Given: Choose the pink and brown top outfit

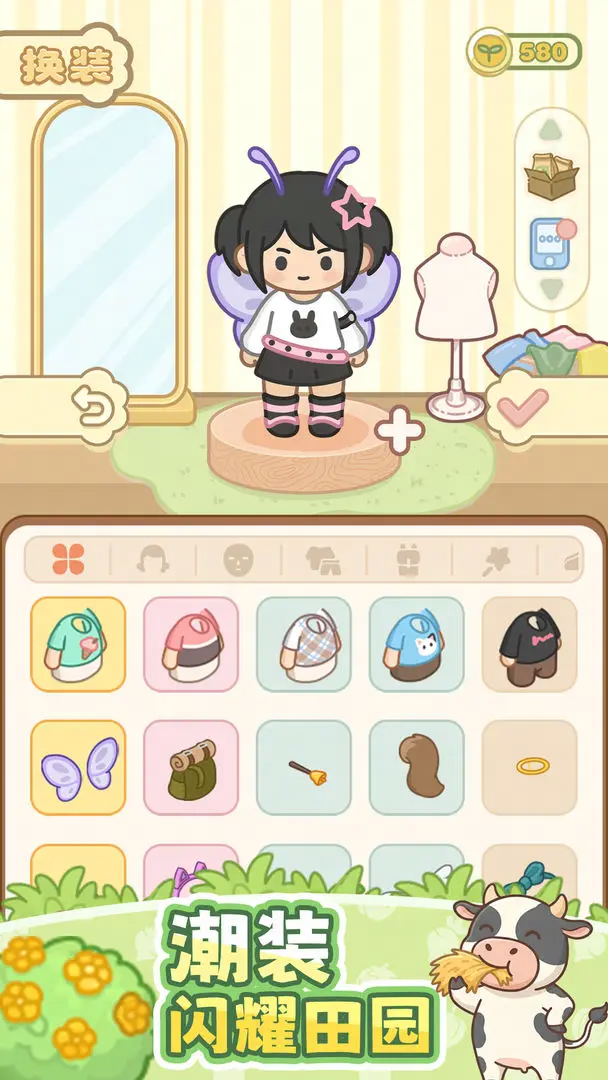Looking at the screenshot, I should coord(191,644).
